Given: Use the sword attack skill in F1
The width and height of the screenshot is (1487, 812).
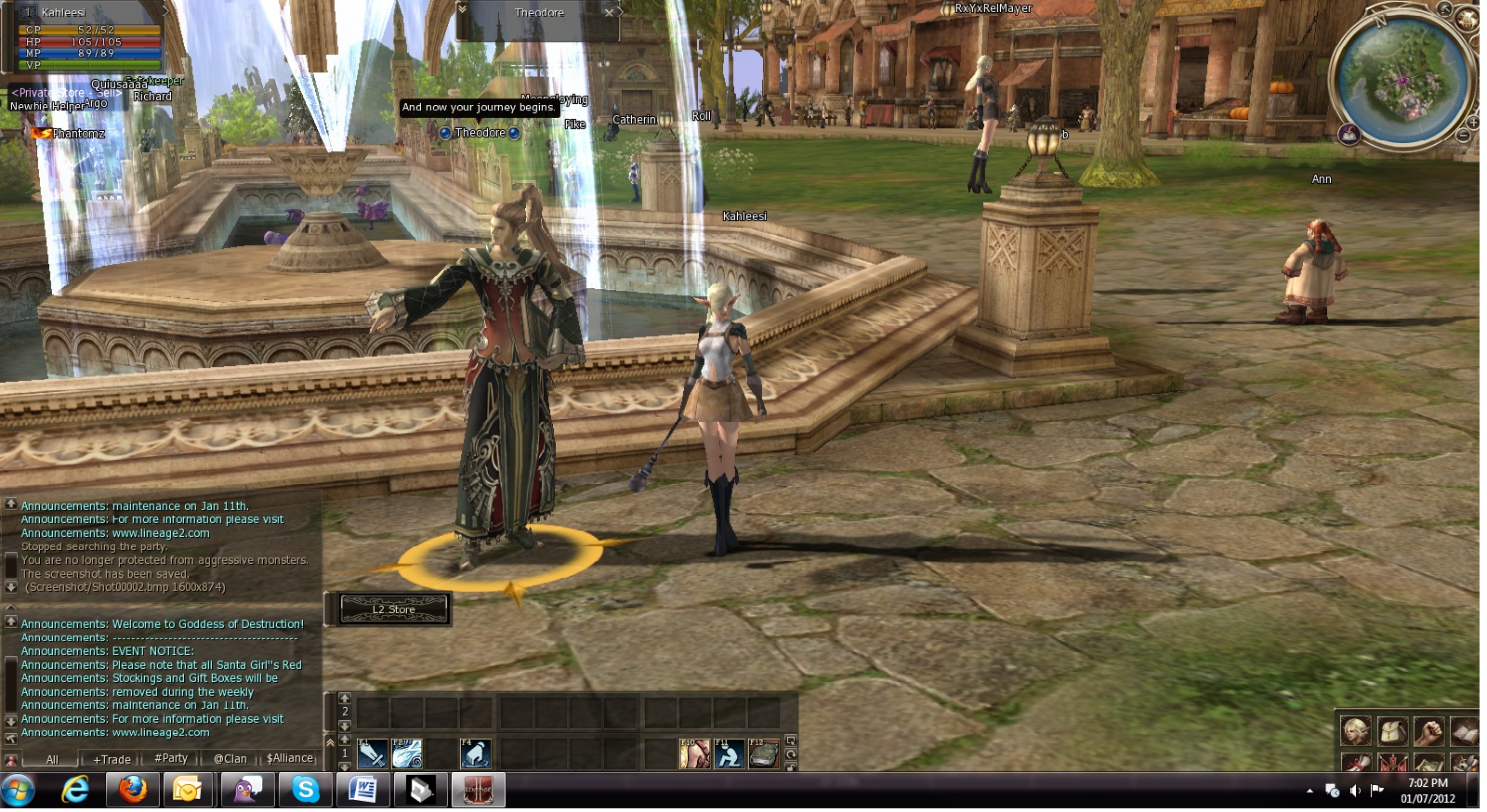Looking at the screenshot, I should pyautogui.click(x=372, y=753).
